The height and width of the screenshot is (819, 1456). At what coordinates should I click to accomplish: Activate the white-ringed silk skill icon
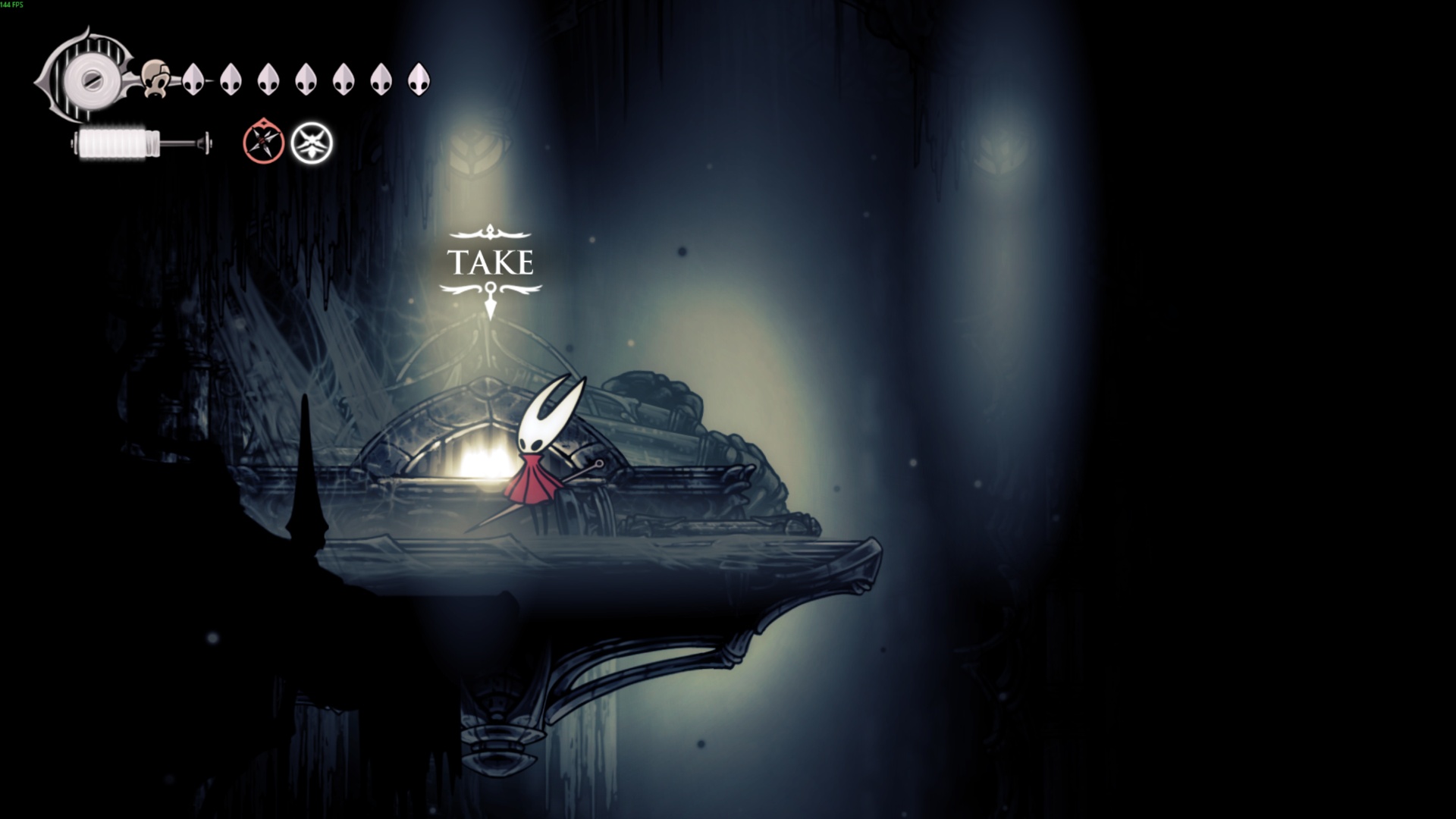pyautogui.click(x=312, y=143)
